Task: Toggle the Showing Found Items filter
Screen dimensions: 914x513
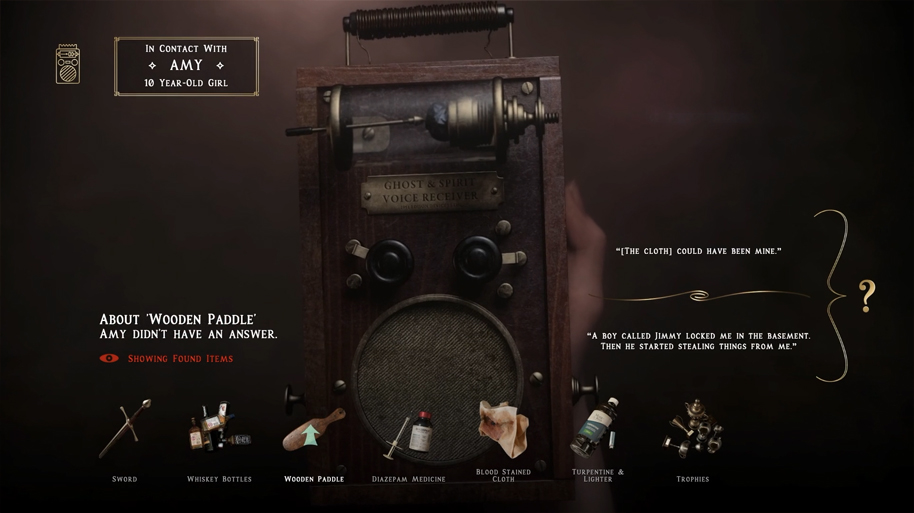Action: [167, 358]
